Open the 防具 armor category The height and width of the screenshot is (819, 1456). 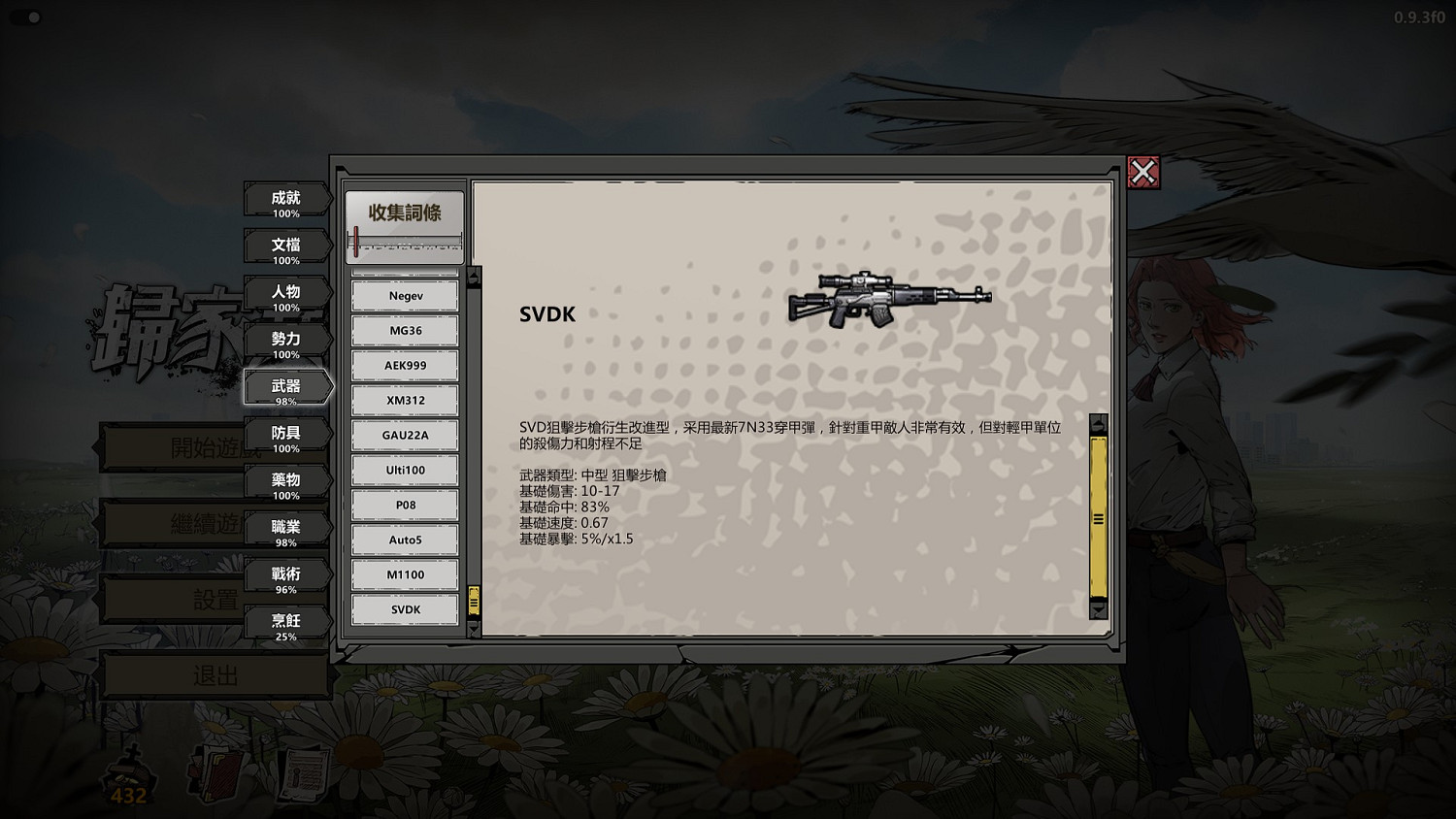coord(285,435)
